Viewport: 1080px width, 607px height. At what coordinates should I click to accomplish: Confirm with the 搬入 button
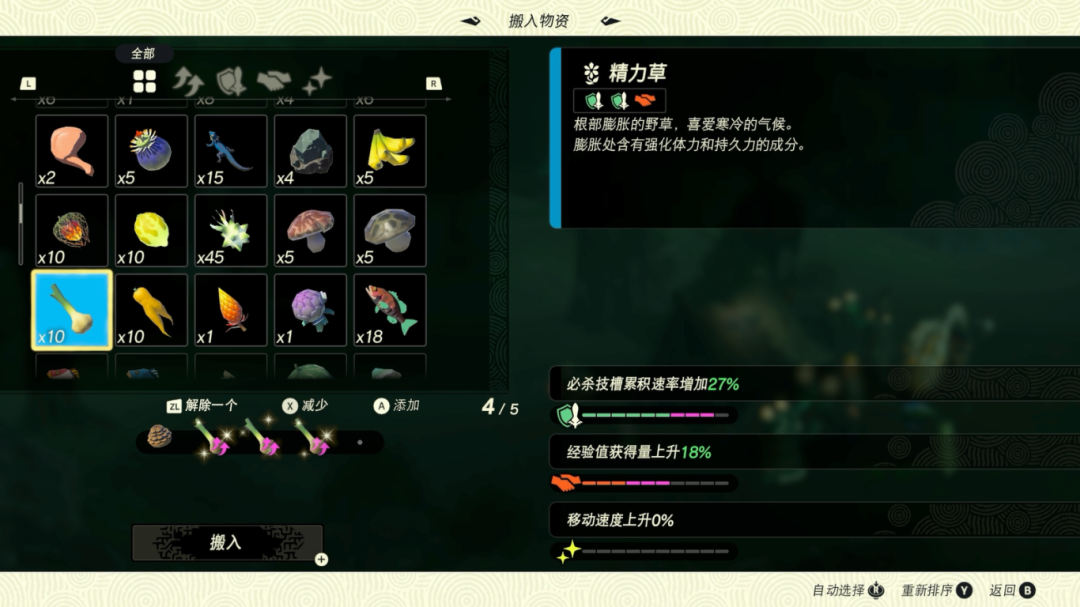tap(227, 542)
